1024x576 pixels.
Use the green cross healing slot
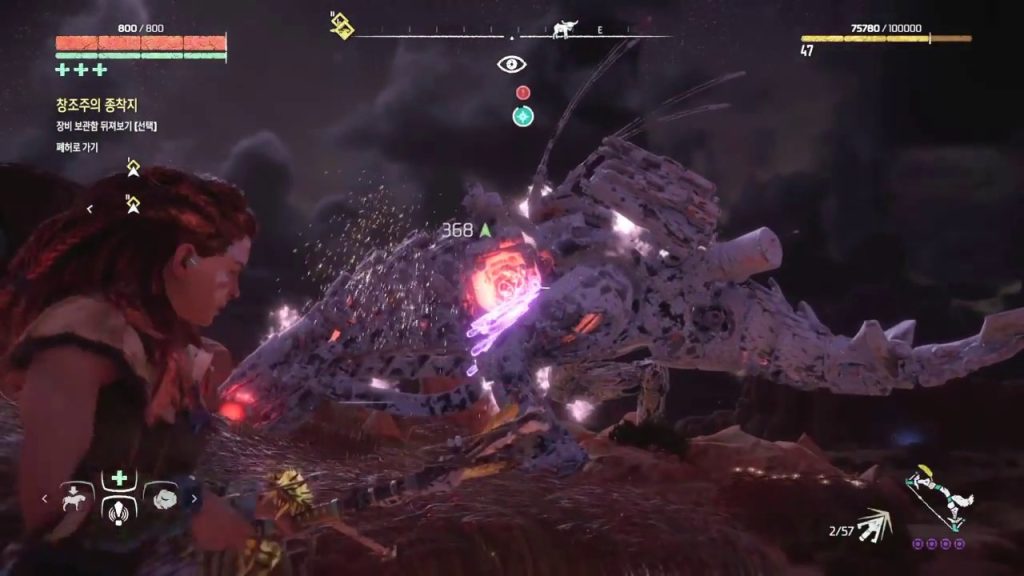coord(119,477)
